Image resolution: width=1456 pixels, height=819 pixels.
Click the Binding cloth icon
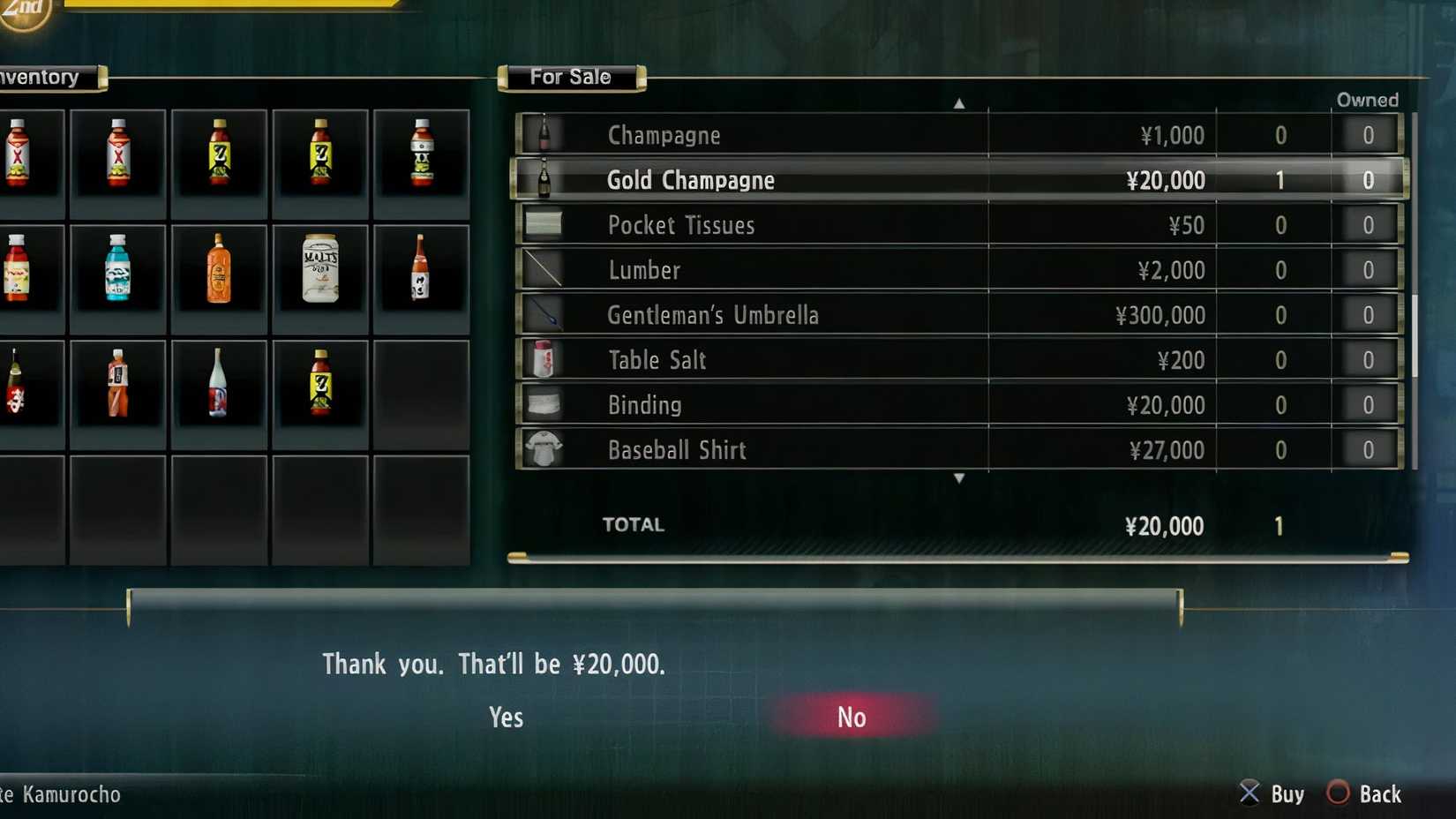(544, 402)
